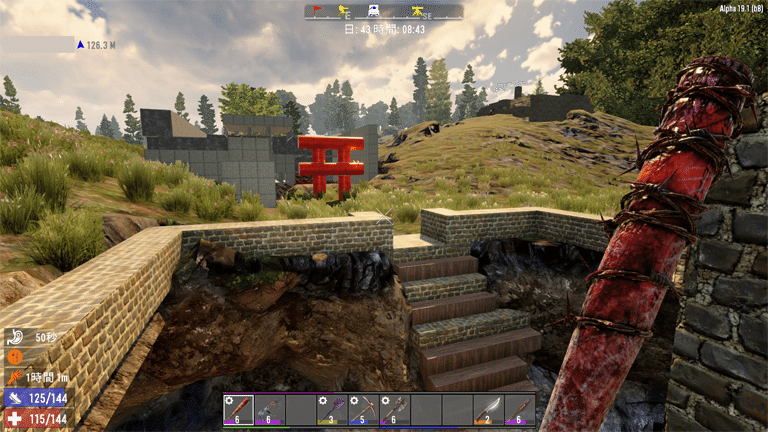This screenshot has width=768, height=432.
Task: Equip the machete blade slot
Action: pos(488,408)
